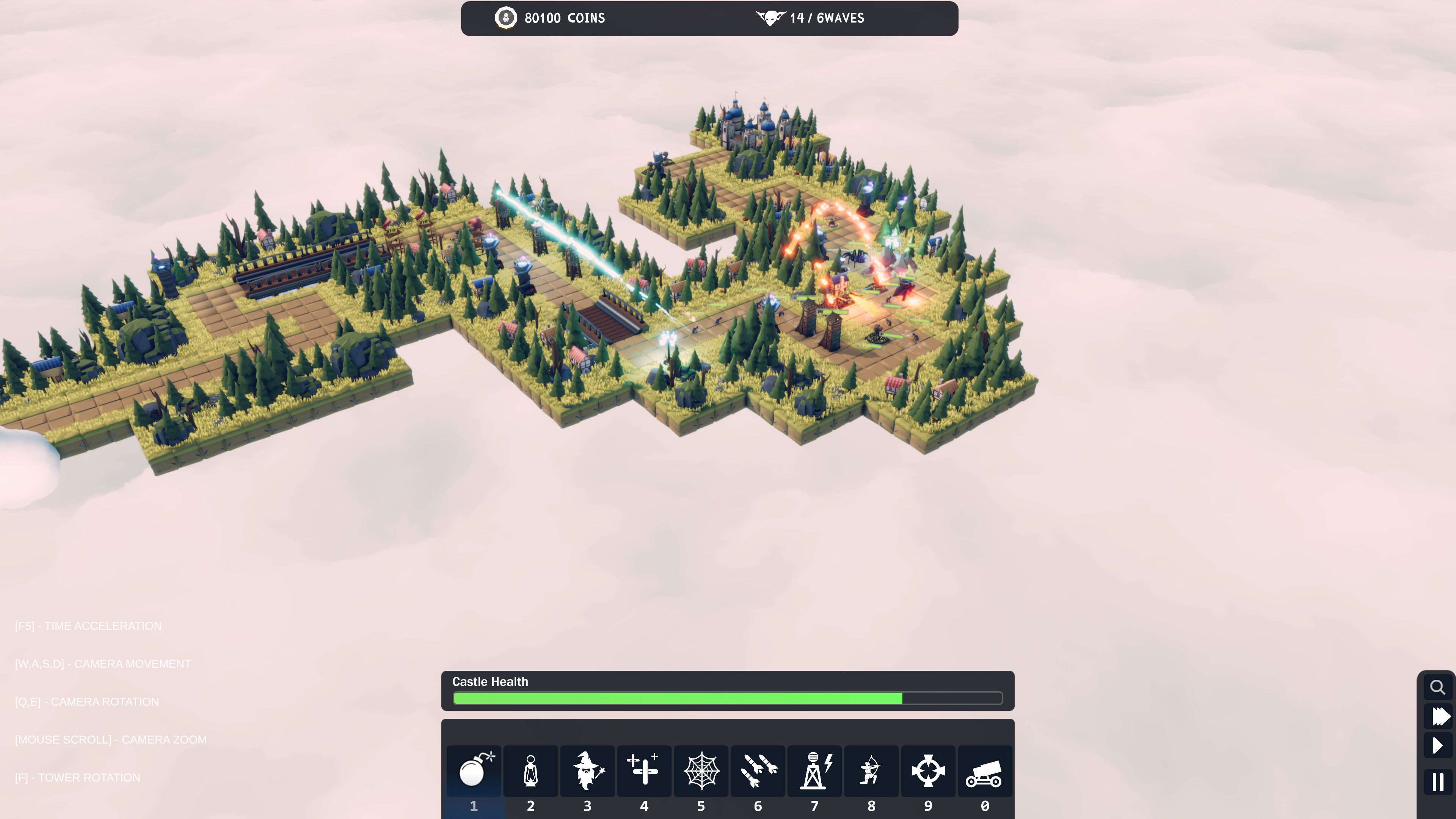Enable fast-forward game speed

pyautogui.click(x=1437, y=717)
